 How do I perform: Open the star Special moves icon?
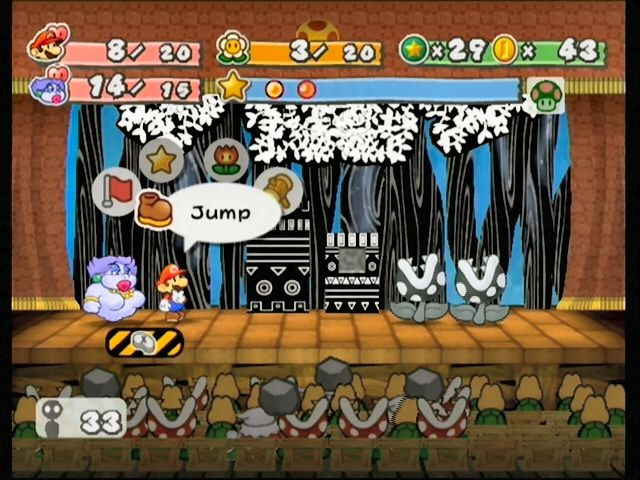coord(160,158)
